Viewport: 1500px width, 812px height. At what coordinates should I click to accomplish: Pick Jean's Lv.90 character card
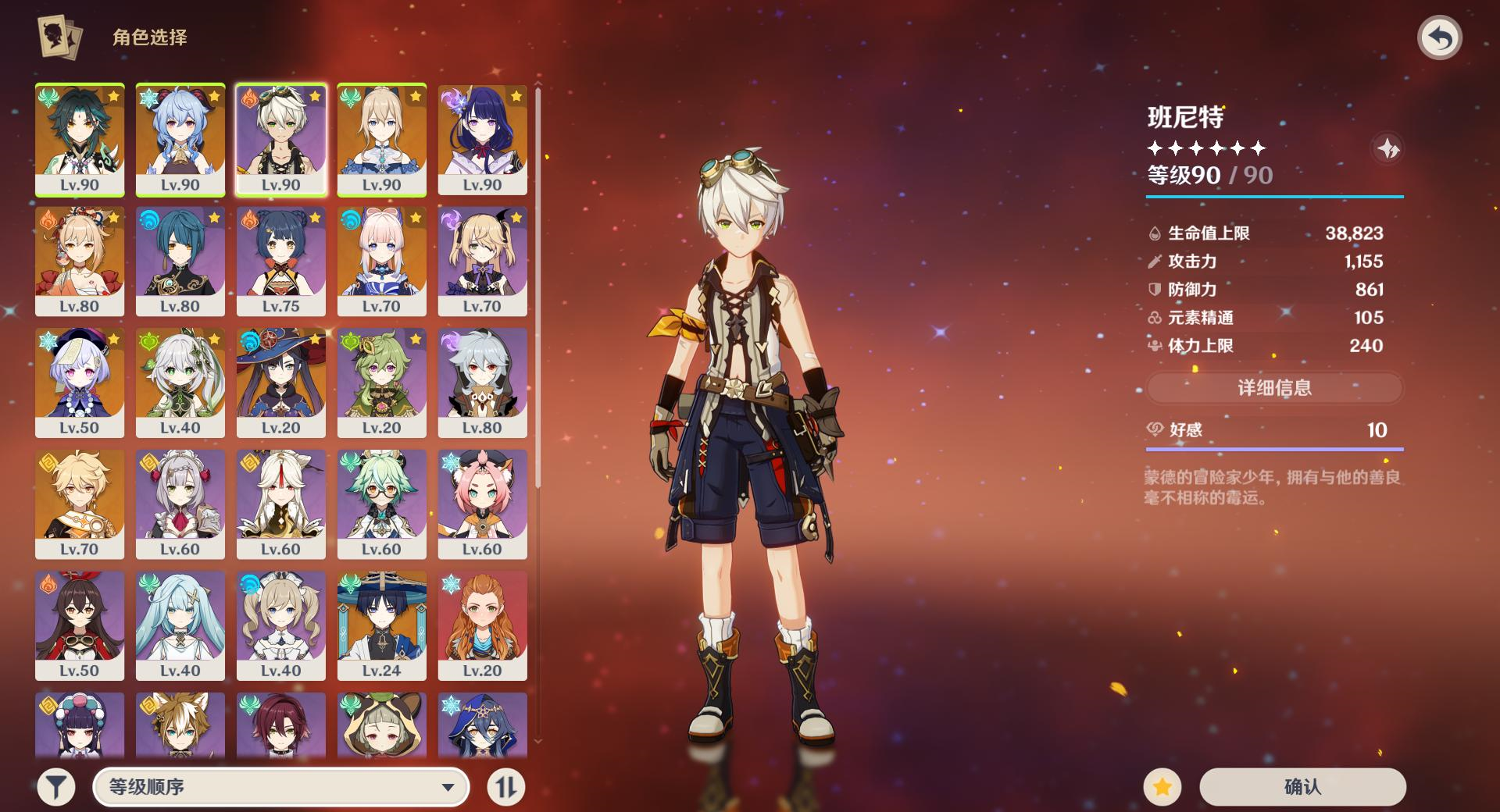381,139
